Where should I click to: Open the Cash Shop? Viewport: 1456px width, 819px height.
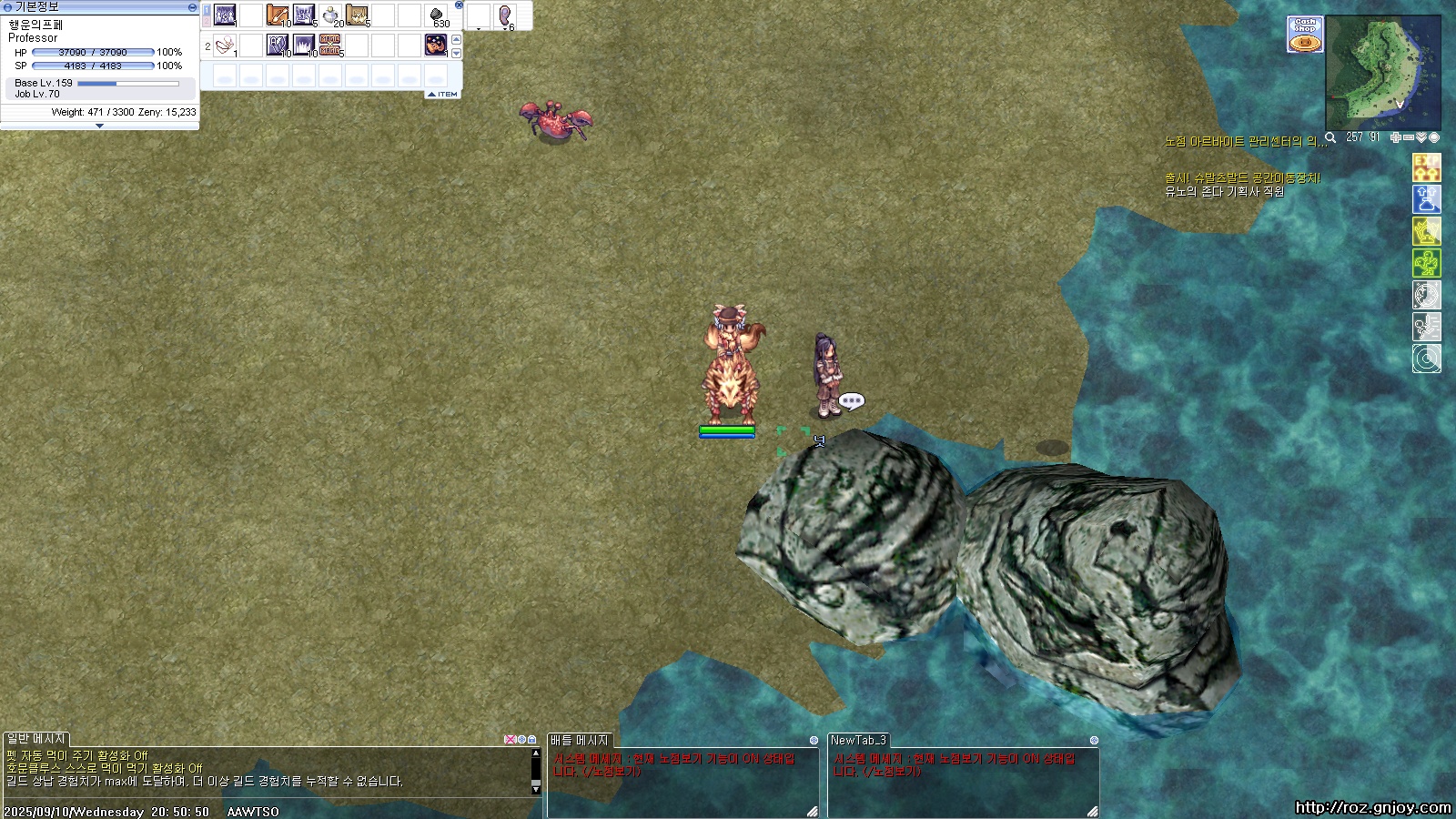click(x=1304, y=35)
